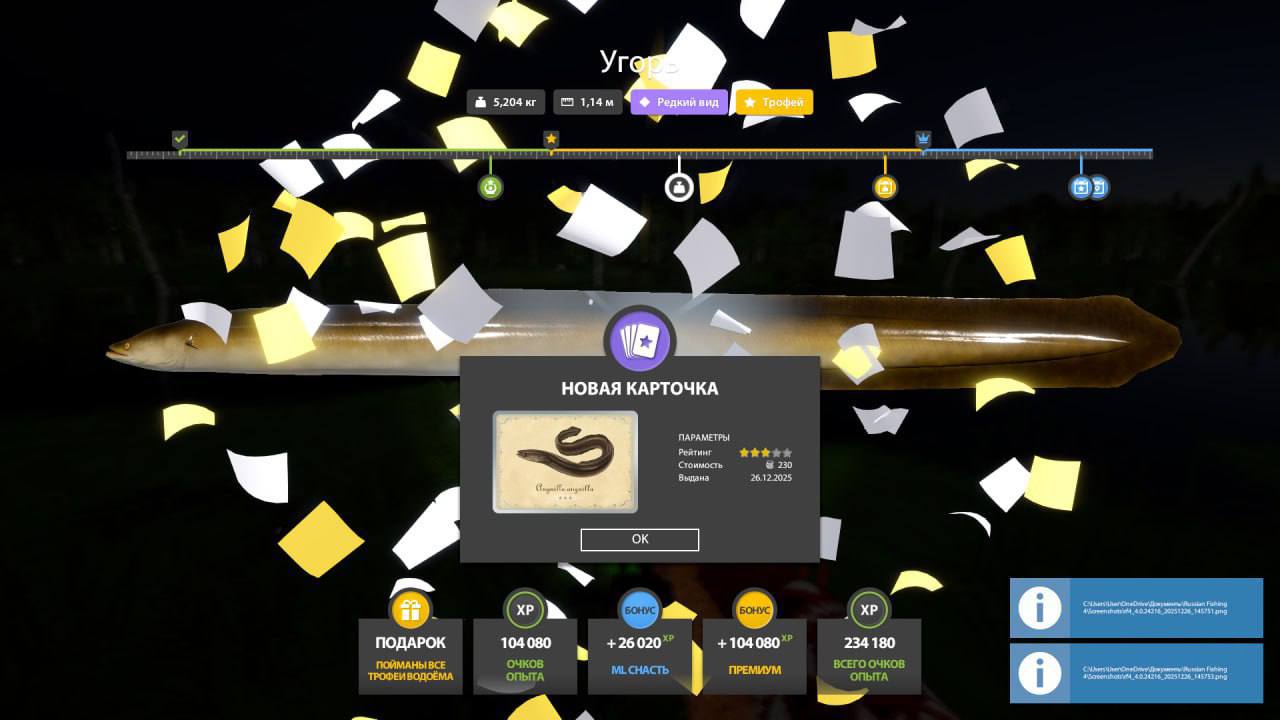
Task: Select the eel card thumbnail
Action: [565, 462]
